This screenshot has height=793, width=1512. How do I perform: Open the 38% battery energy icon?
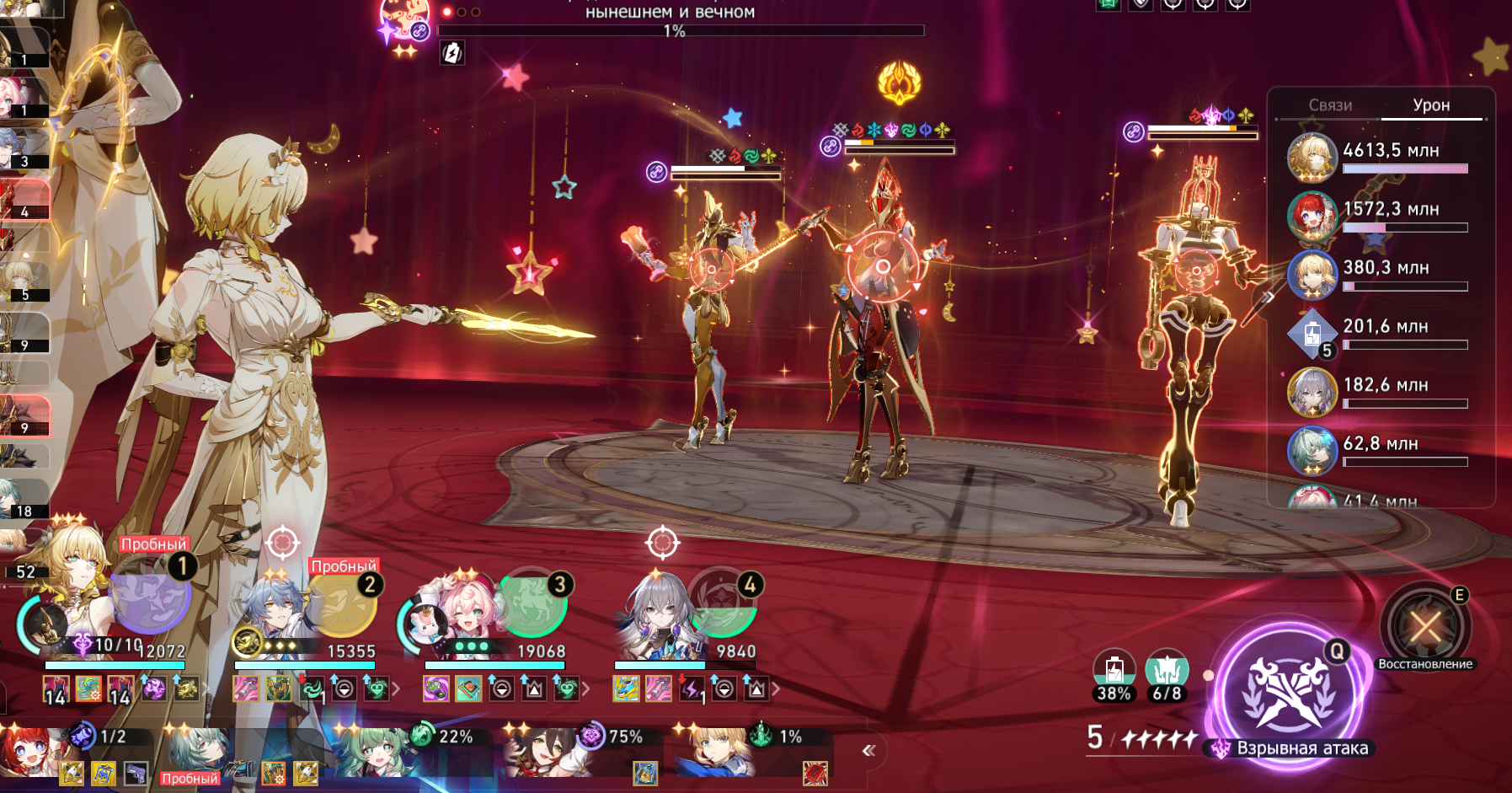click(x=1114, y=672)
